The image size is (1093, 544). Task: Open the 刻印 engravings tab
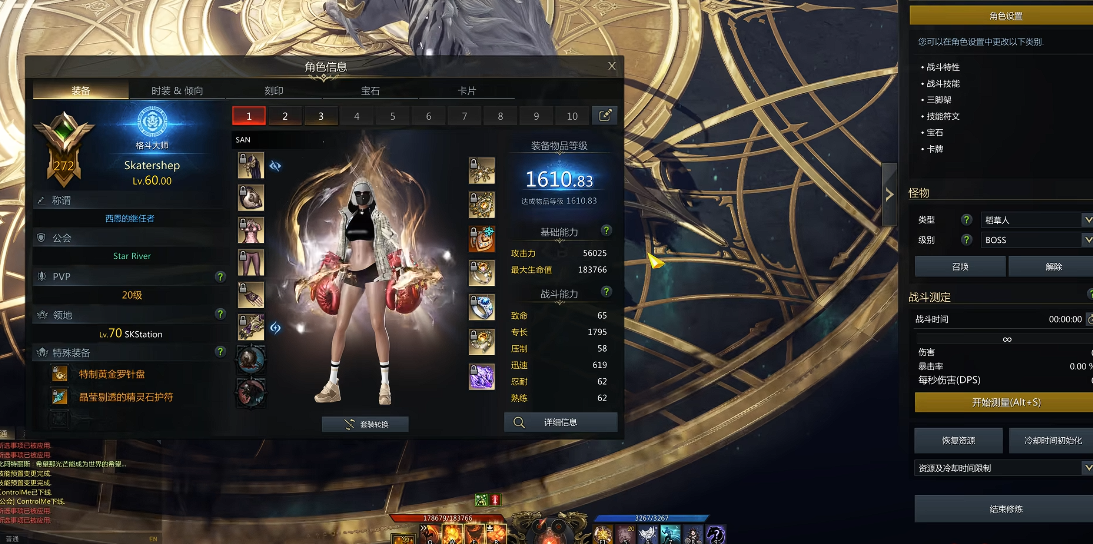(274, 91)
